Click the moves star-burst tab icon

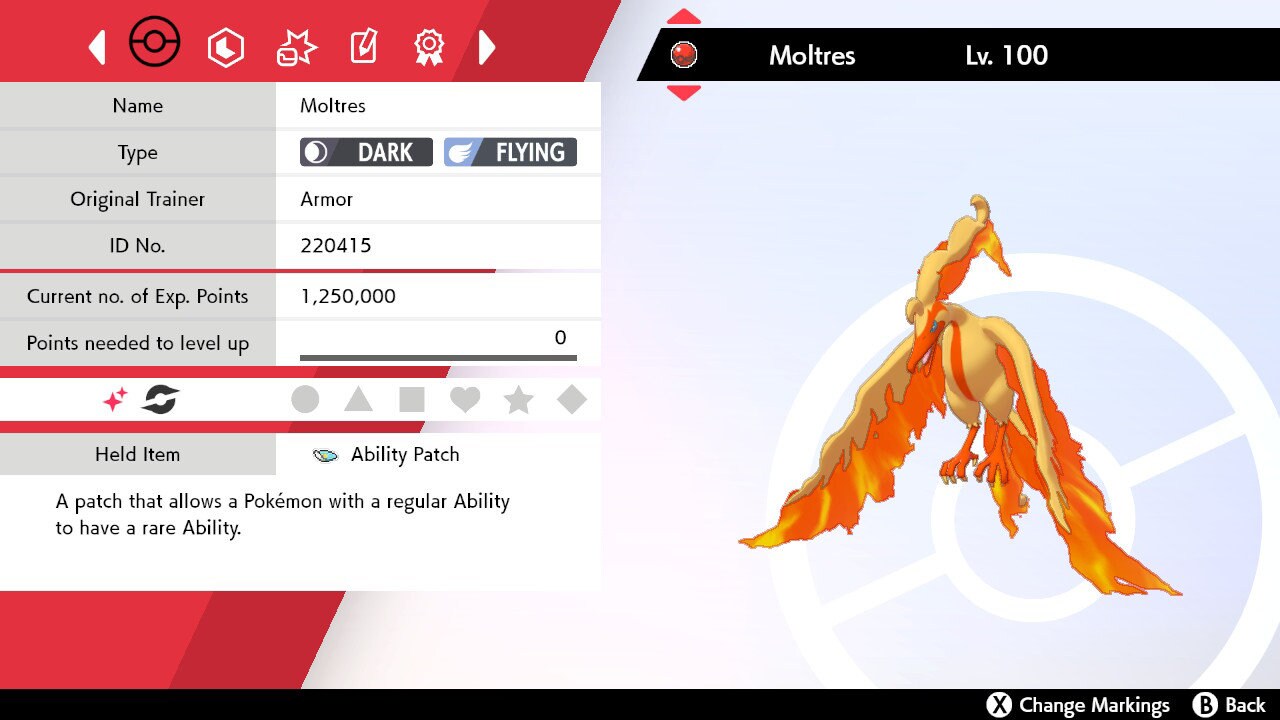coord(294,44)
